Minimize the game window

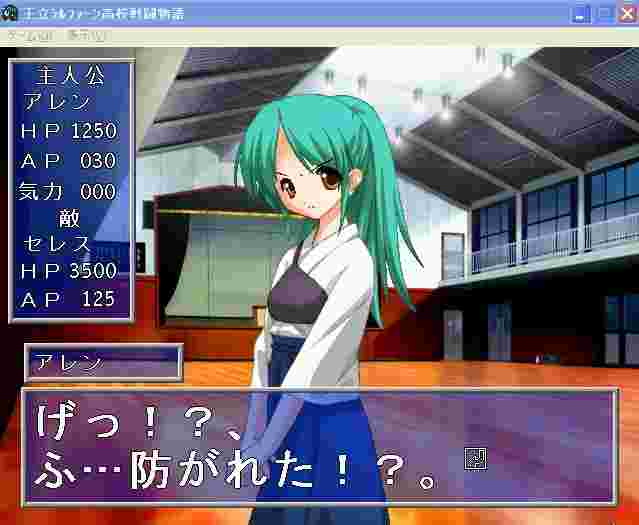pyautogui.click(x=582, y=13)
